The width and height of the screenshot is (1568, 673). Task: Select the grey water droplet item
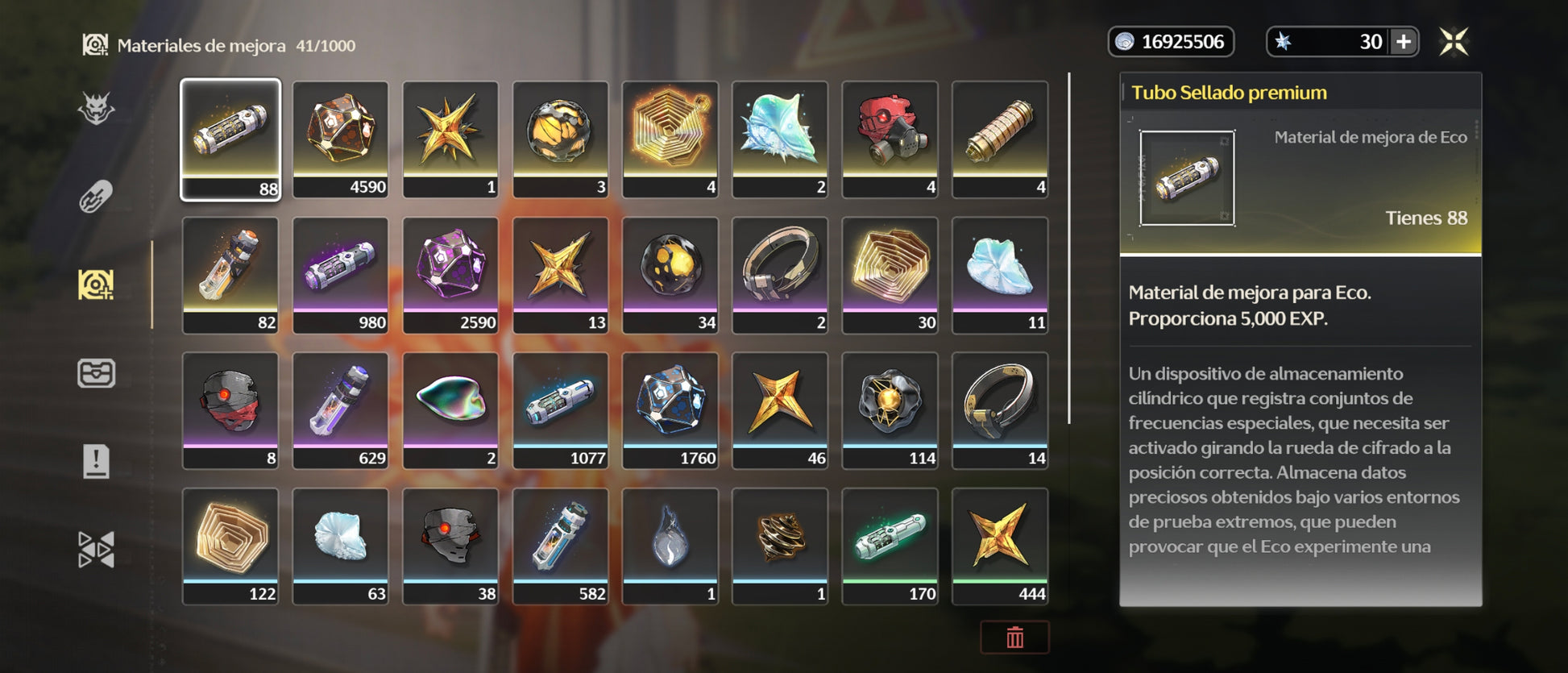(670, 545)
